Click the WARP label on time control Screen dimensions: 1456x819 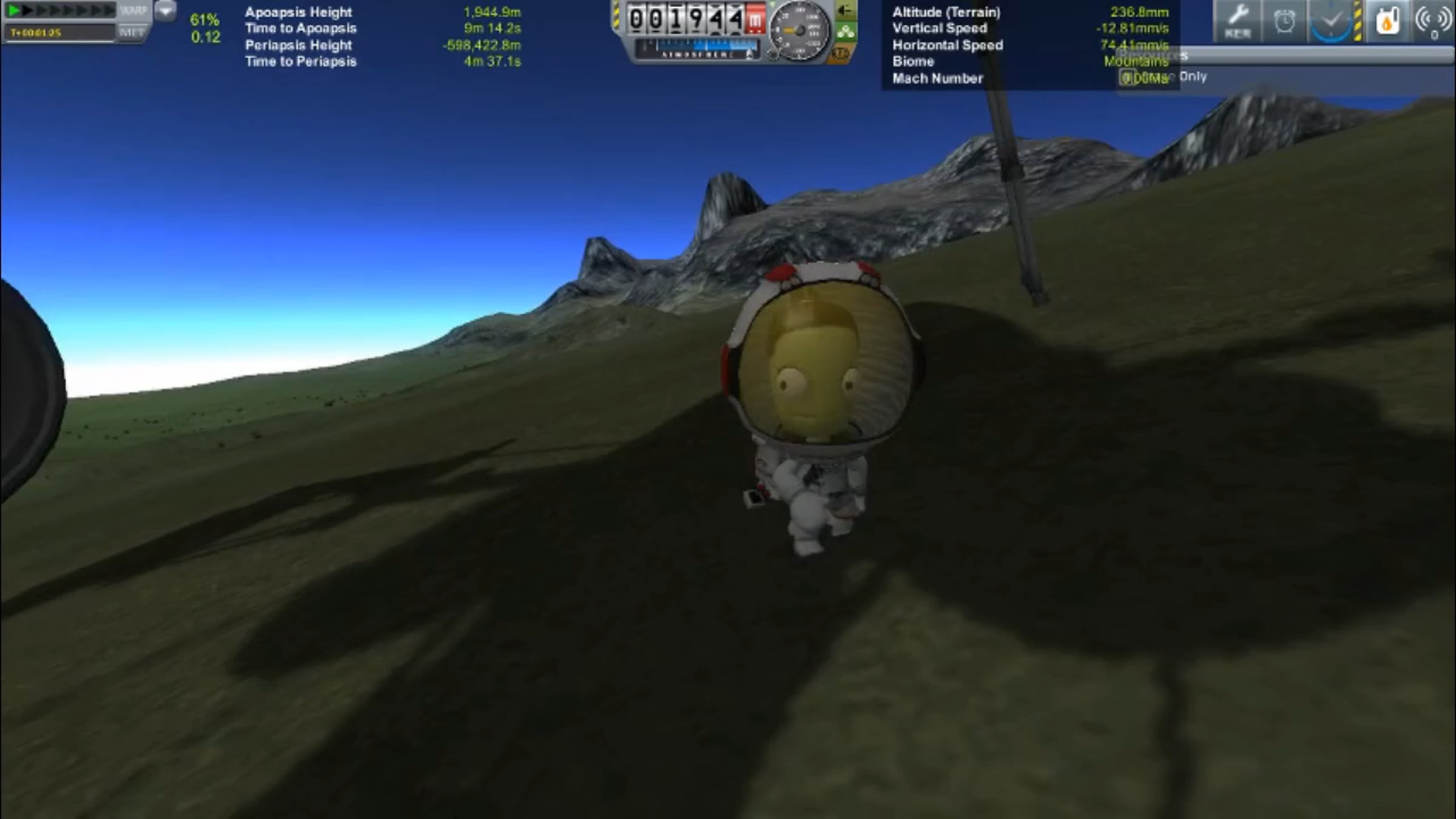click(133, 10)
